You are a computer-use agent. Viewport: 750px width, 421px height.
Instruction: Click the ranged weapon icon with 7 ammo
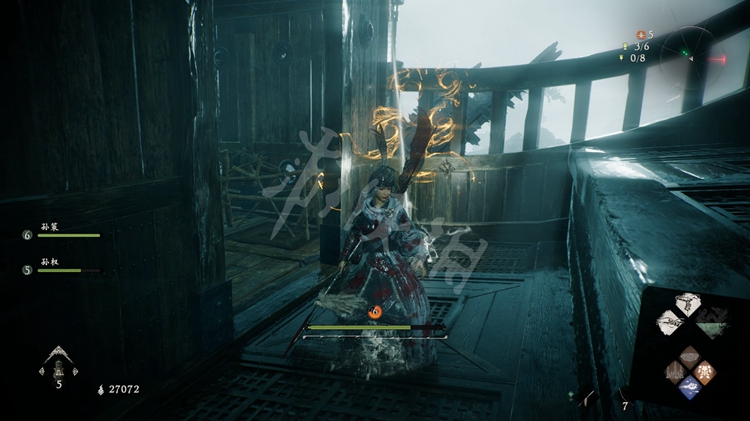(x=622, y=398)
